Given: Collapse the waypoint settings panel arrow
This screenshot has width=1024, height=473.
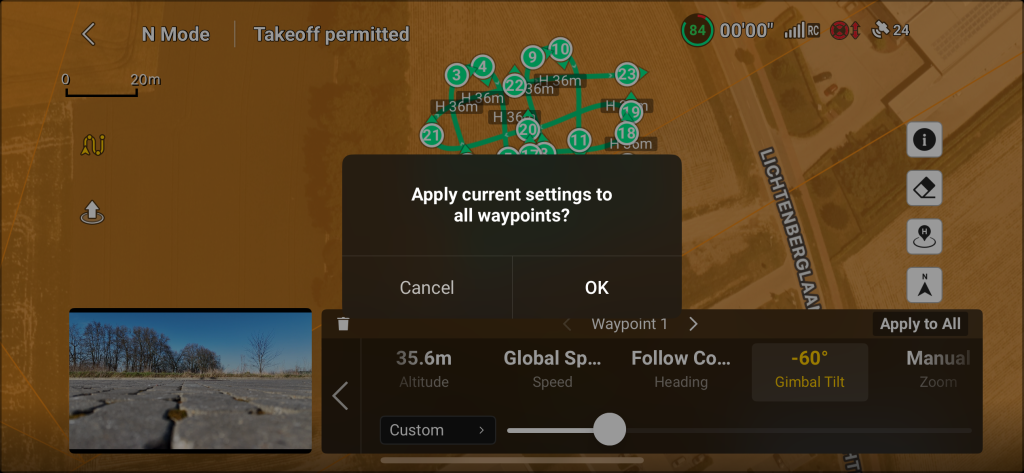Looking at the screenshot, I should (x=340, y=396).
